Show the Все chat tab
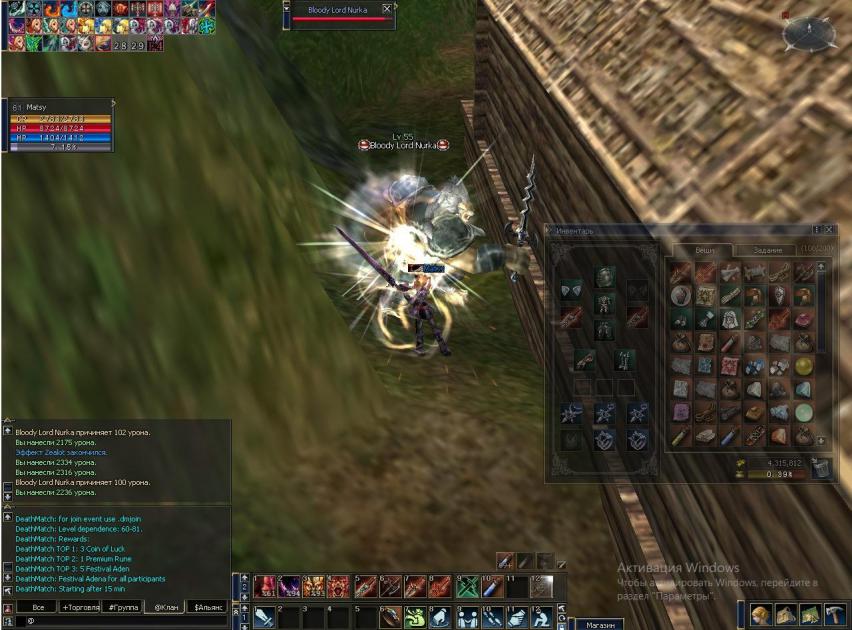Image resolution: width=852 pixels, height=630 pixels. click(x=38, y=607)
